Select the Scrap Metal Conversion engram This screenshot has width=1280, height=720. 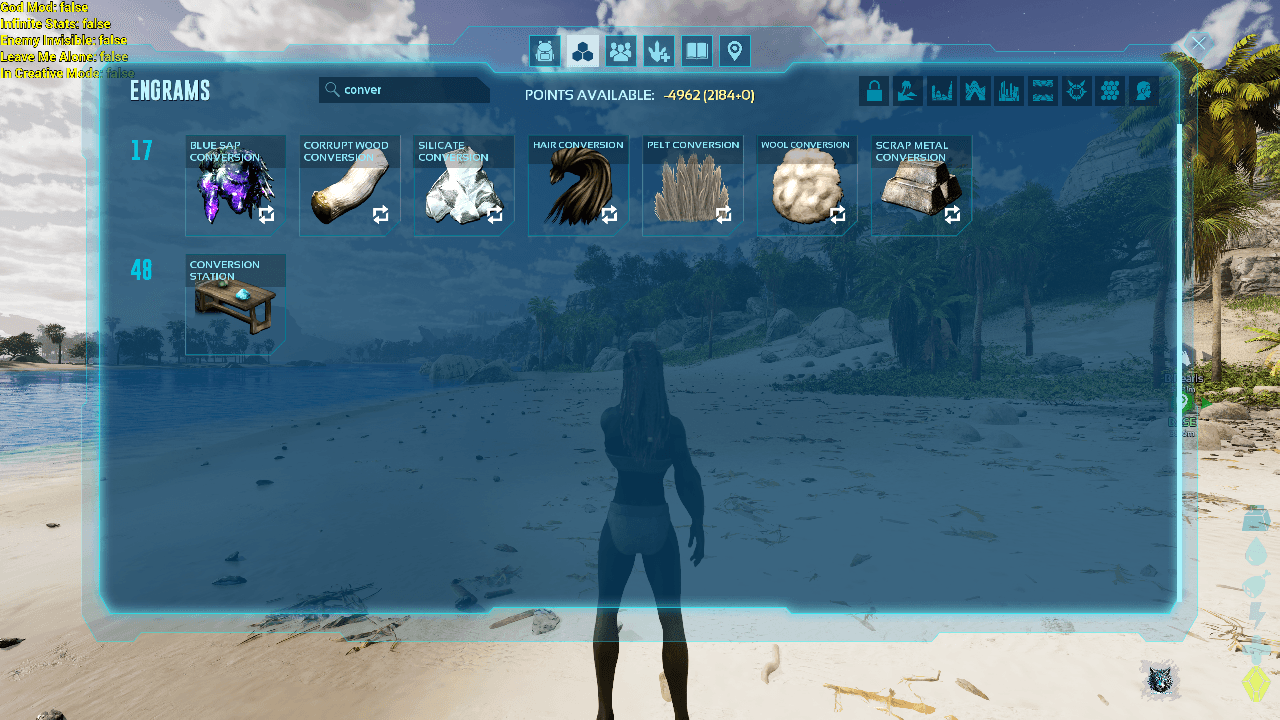(921, 187)
